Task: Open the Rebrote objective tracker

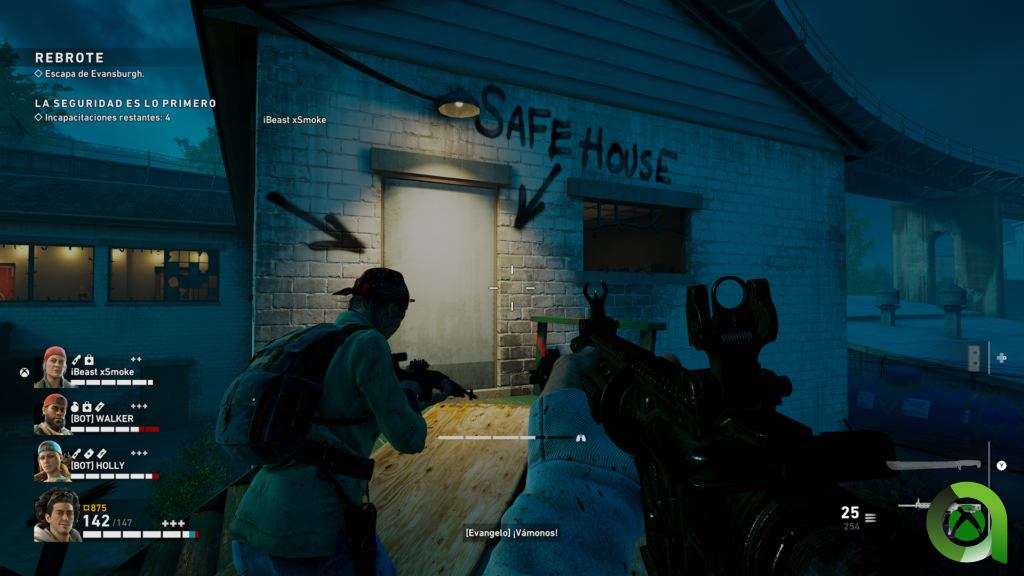Action: click(x=69, y=59)
